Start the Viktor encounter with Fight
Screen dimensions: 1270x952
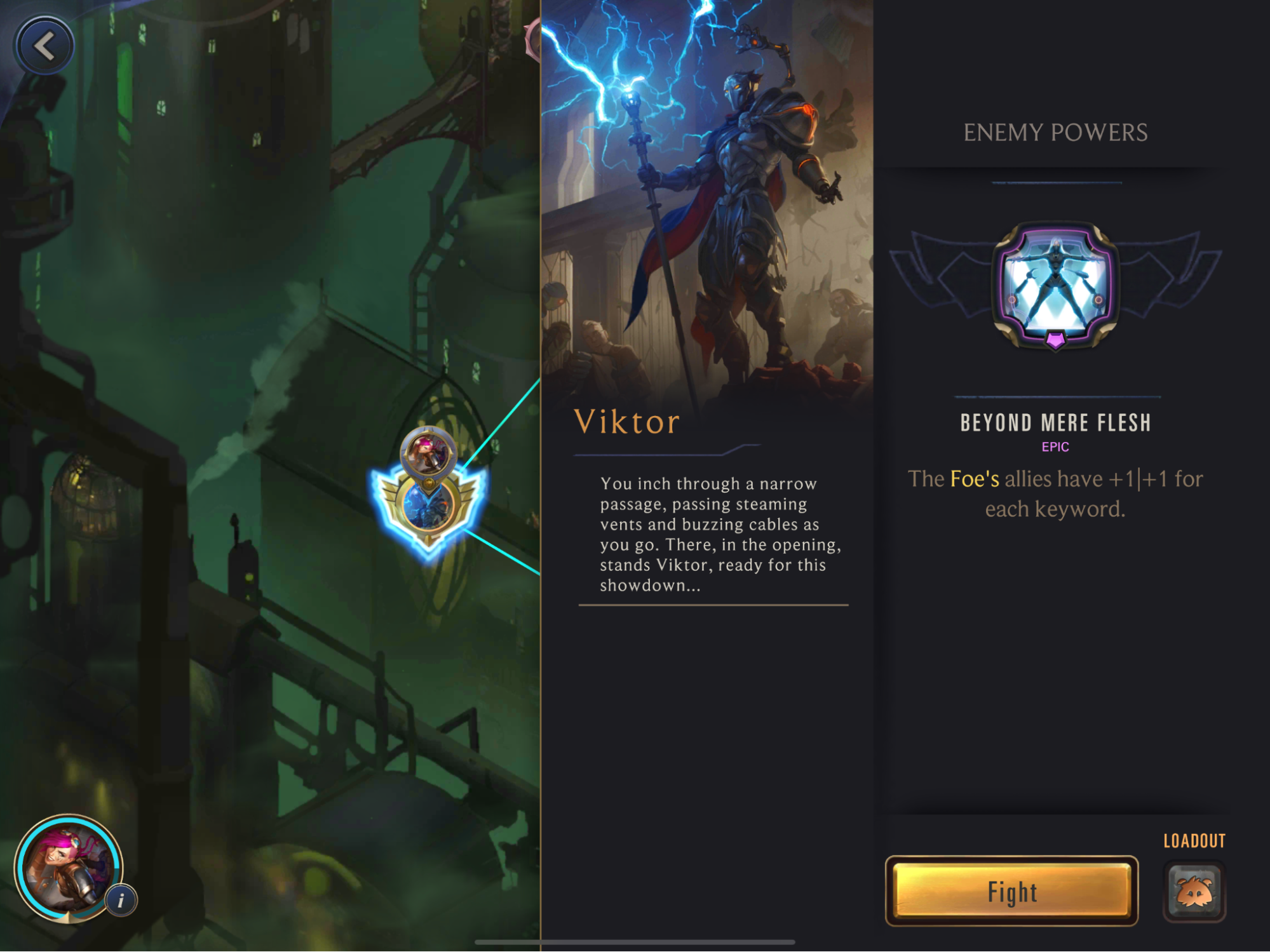coord(1011,891)
